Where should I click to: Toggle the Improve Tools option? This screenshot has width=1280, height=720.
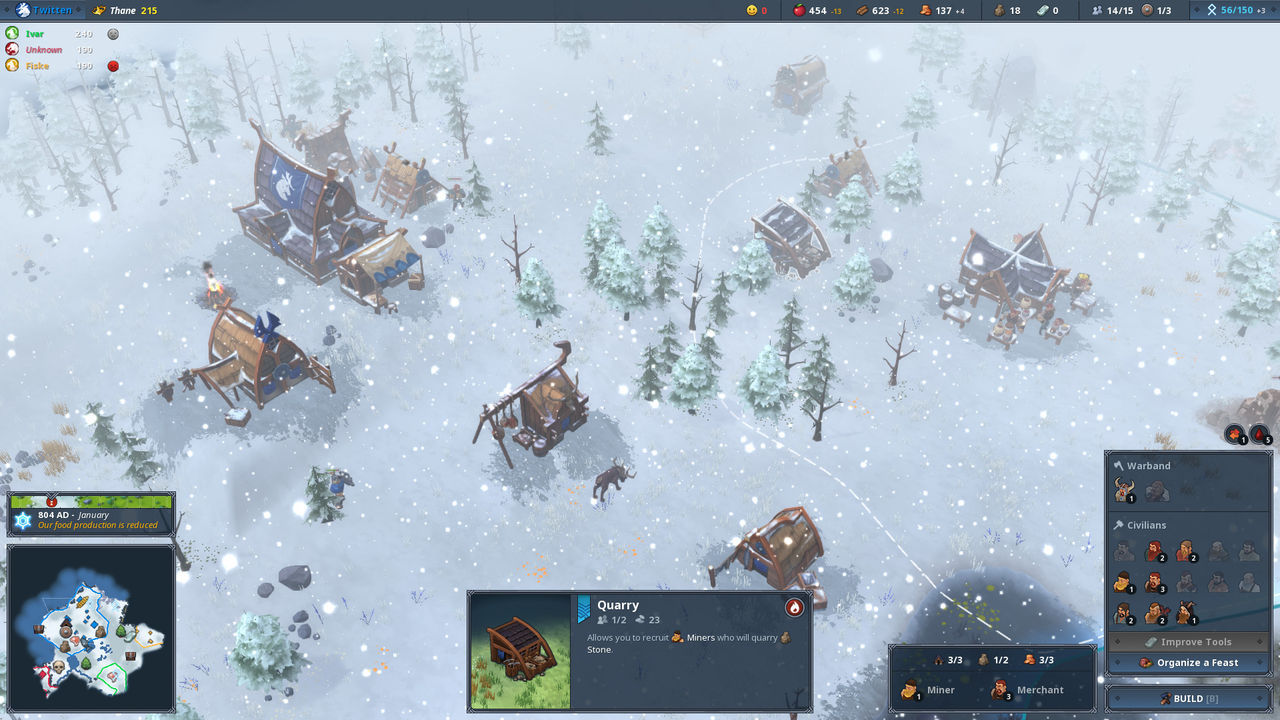(1188, 641)
